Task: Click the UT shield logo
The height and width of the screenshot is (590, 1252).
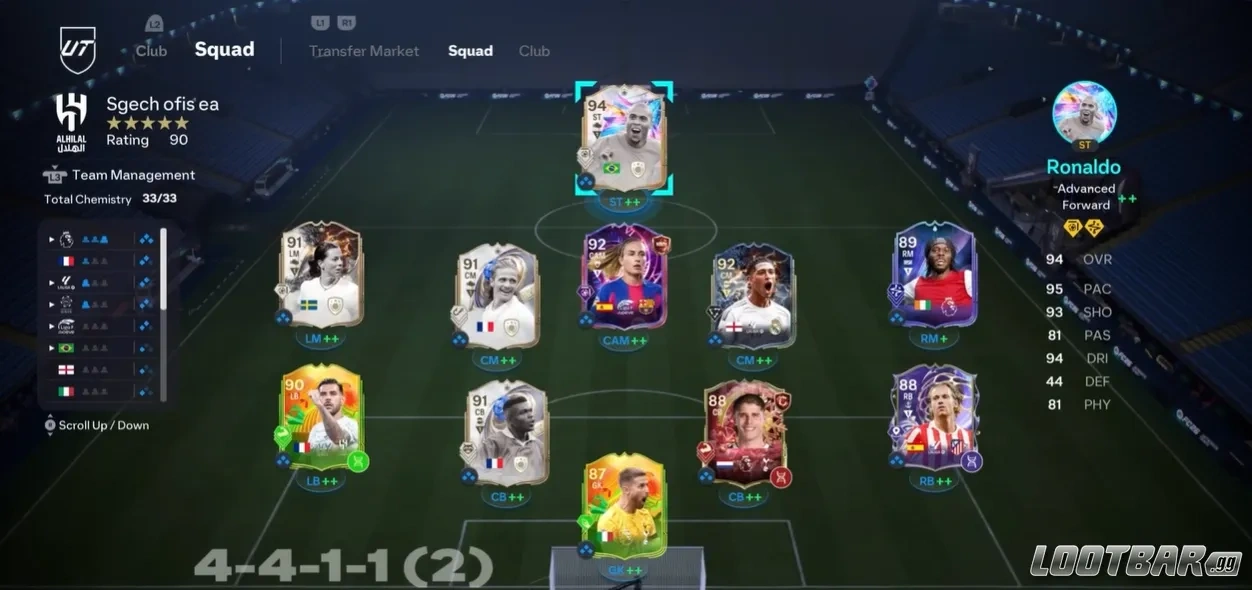Action: 77,50
